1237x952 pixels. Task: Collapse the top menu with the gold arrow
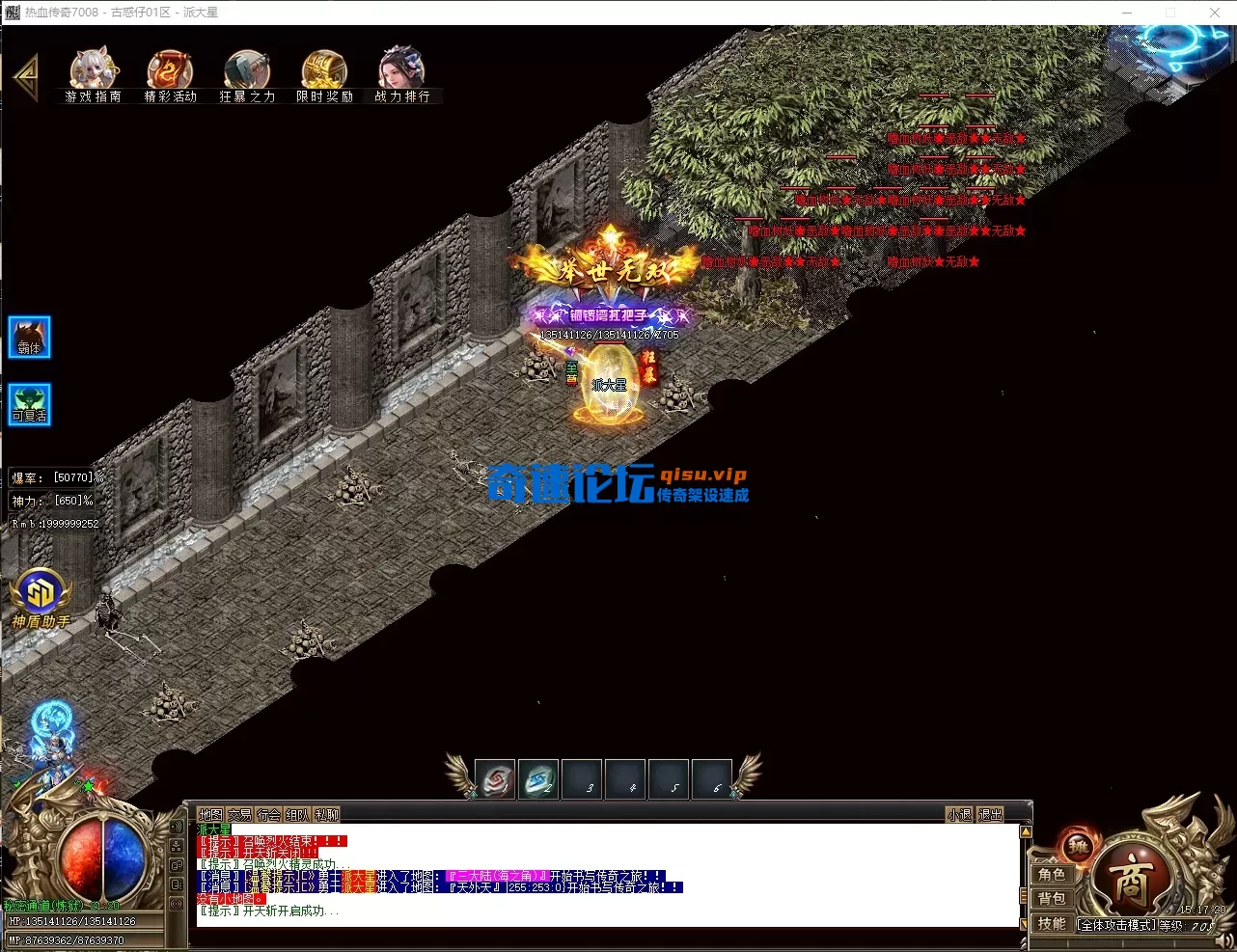tap(26, 76)
